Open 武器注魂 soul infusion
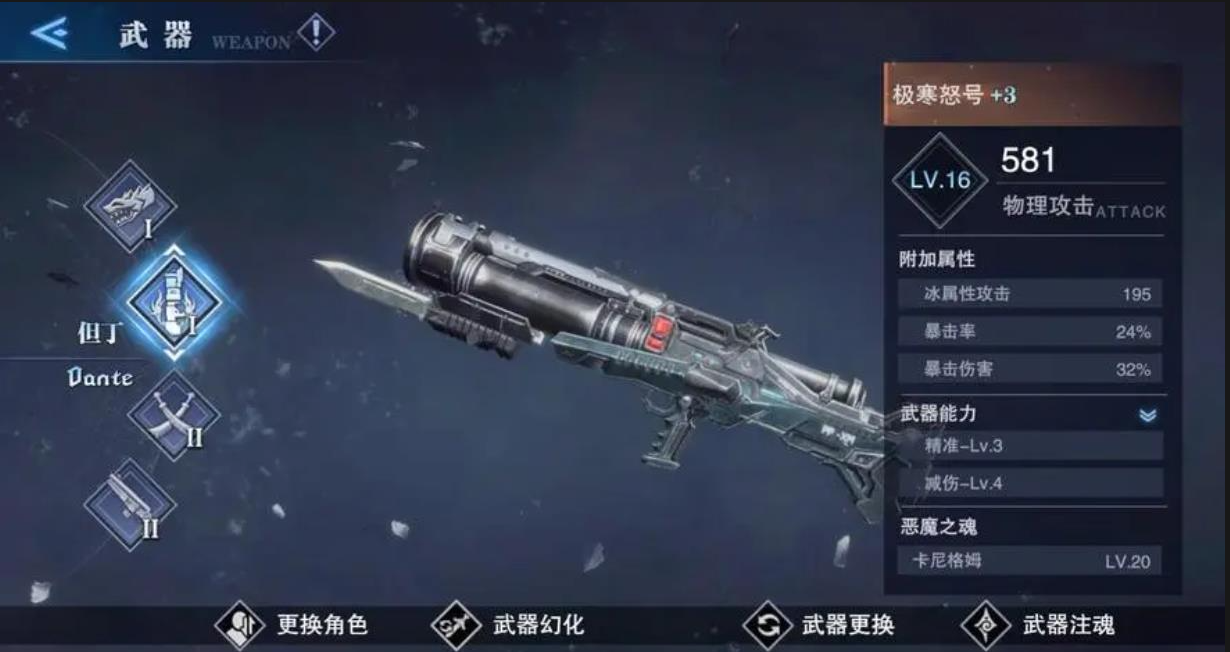The image size is (1230, 652). [x=1038, y=626]
